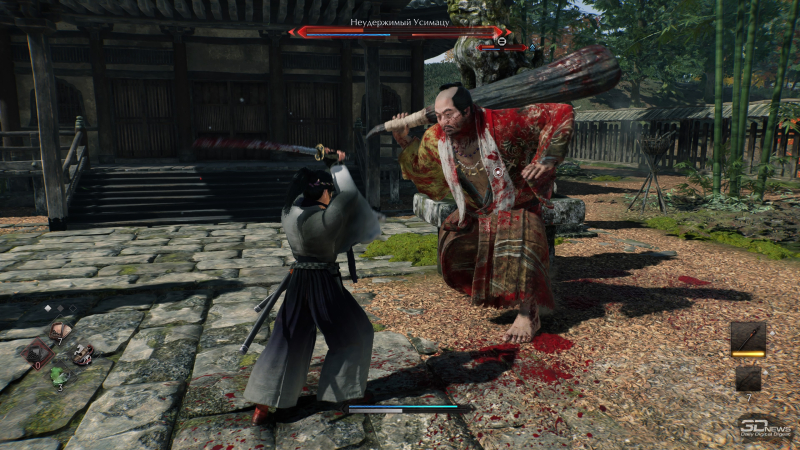This screenshot has width=800, height=450.
Task: Select the red and white item slot
Action: click(x=83, y=352)
